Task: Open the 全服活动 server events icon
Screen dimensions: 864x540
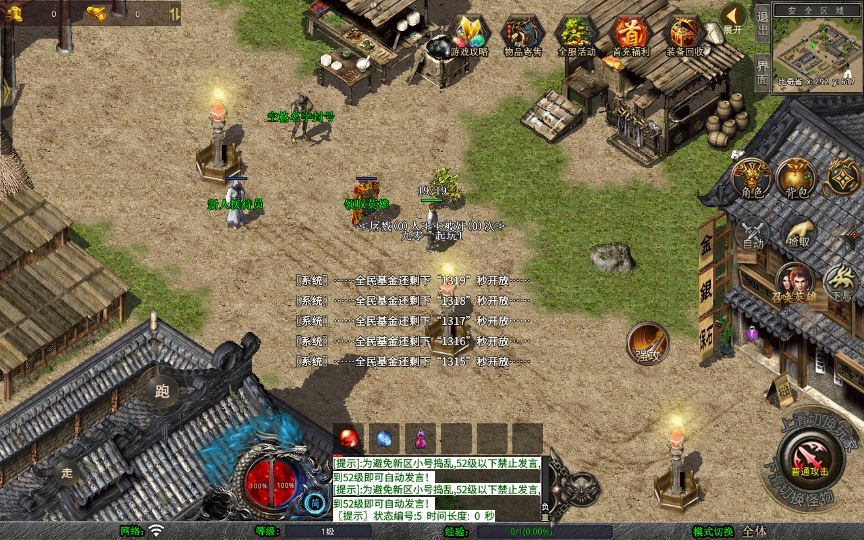Action: click(576, 36)
